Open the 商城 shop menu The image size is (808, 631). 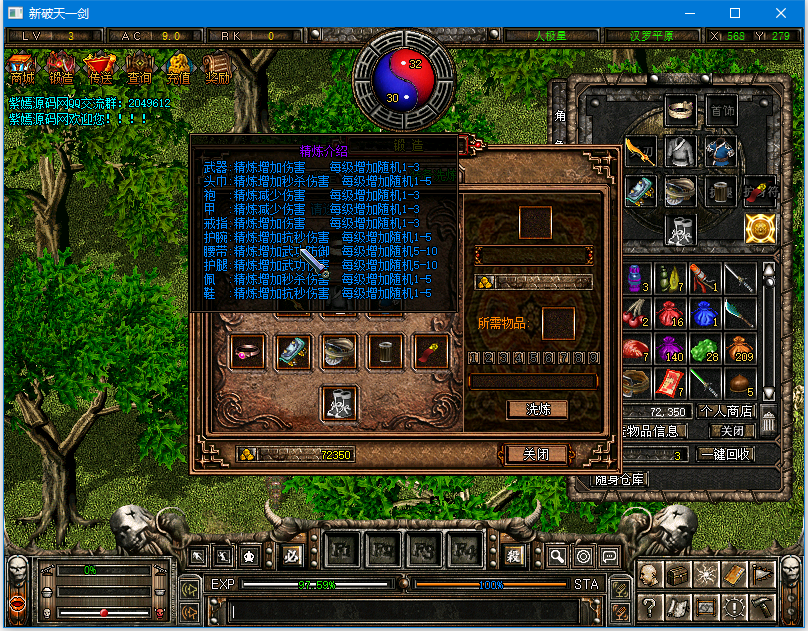point(22,67)
